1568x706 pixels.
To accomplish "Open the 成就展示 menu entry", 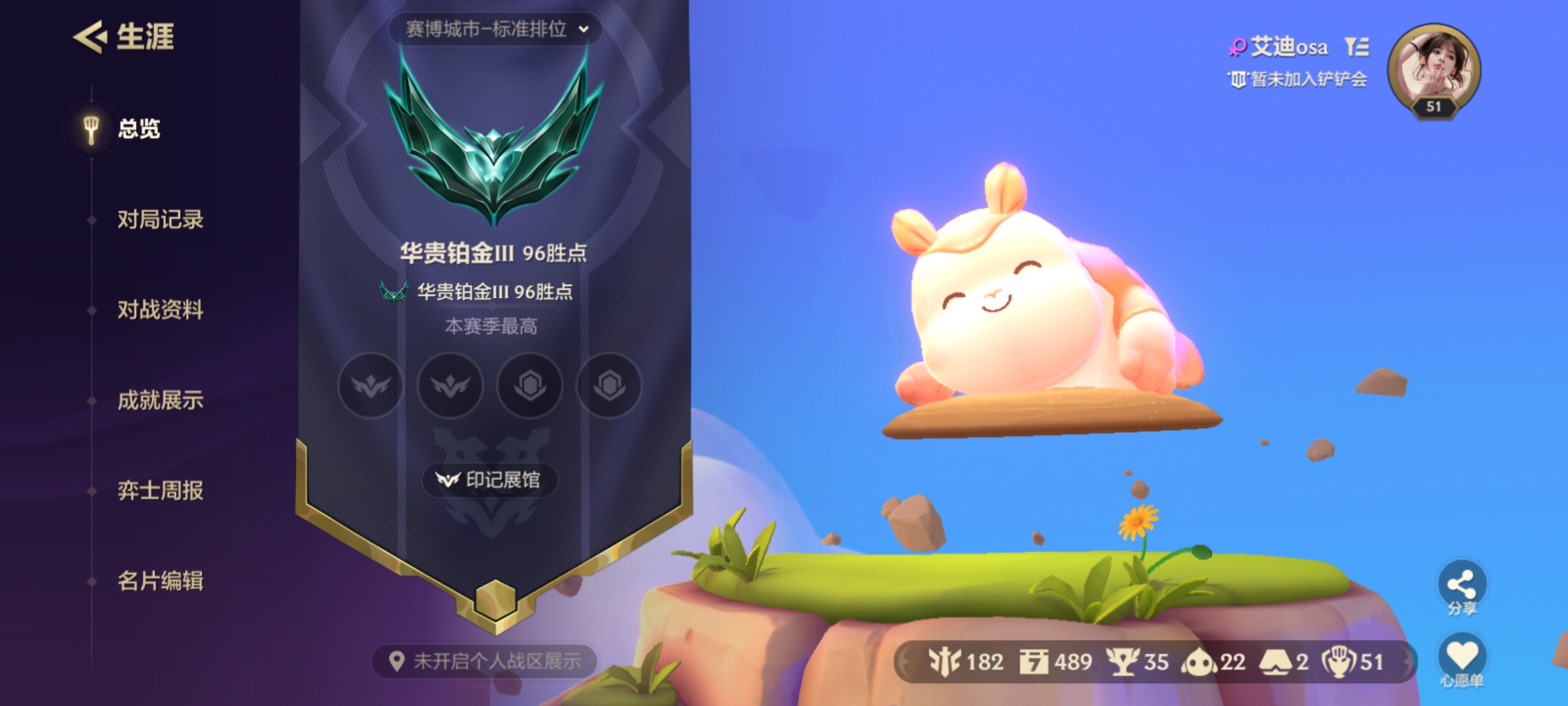I will pyautogui.click(x=162, y=401).
